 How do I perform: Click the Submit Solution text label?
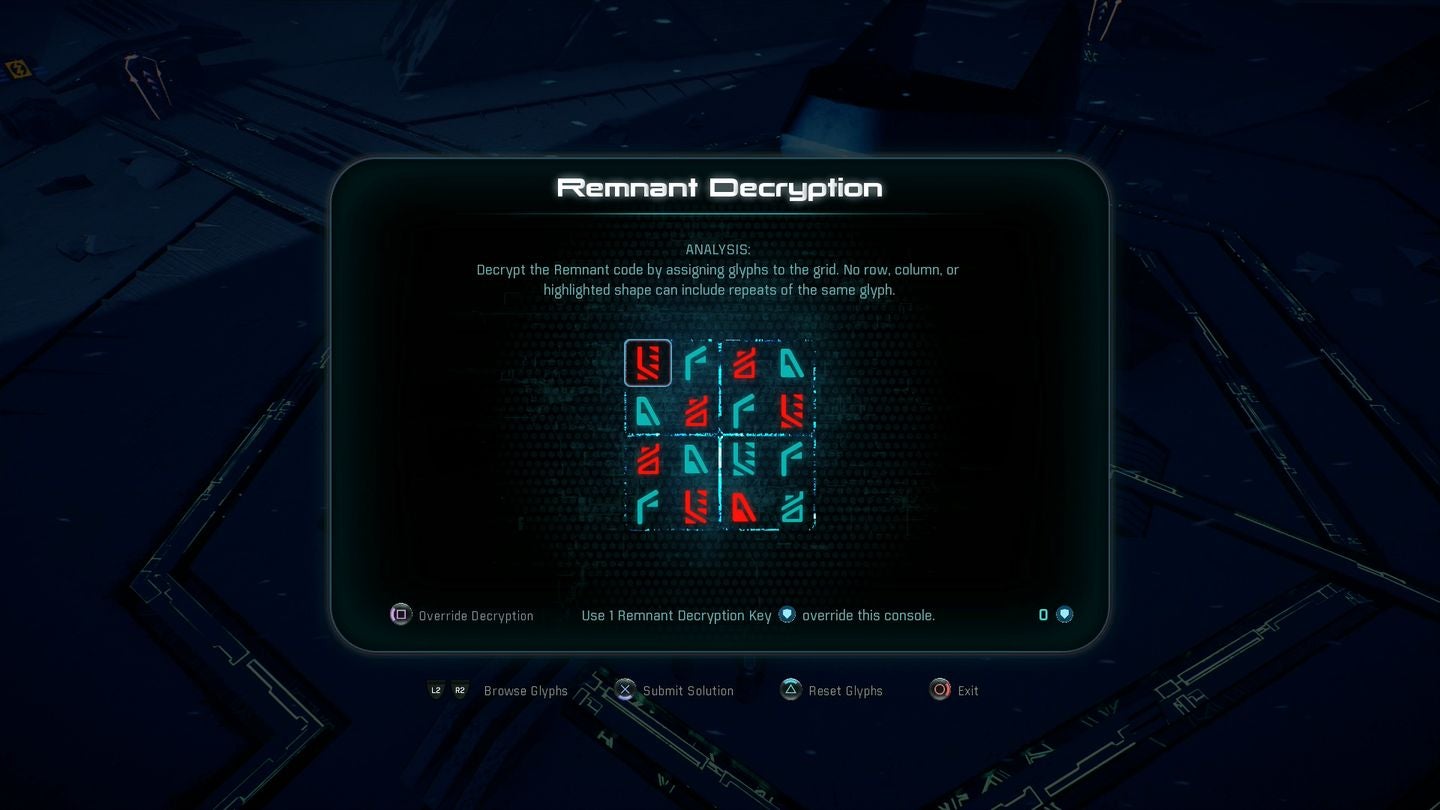[687, 690]
